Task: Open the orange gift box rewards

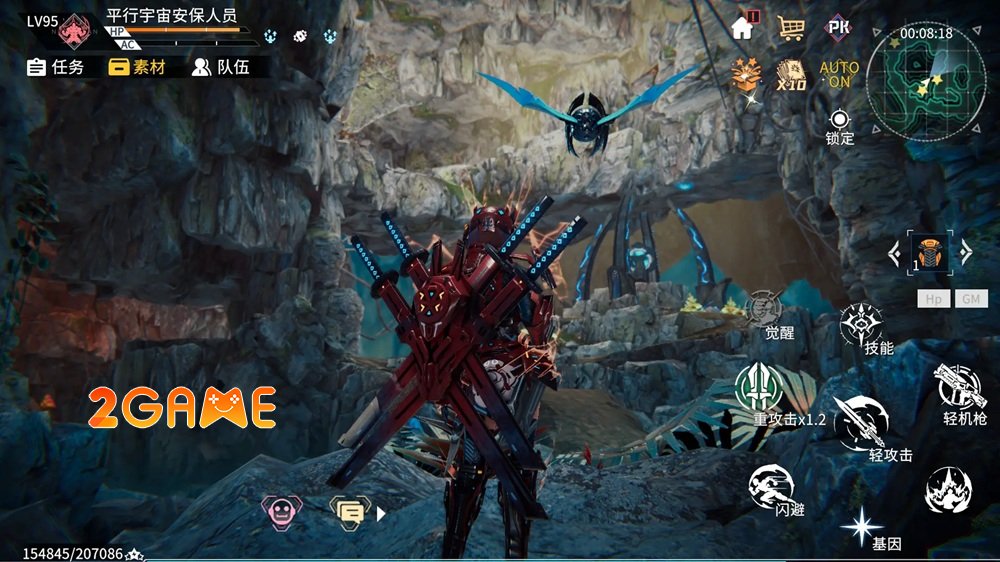Action: (745, 74)
